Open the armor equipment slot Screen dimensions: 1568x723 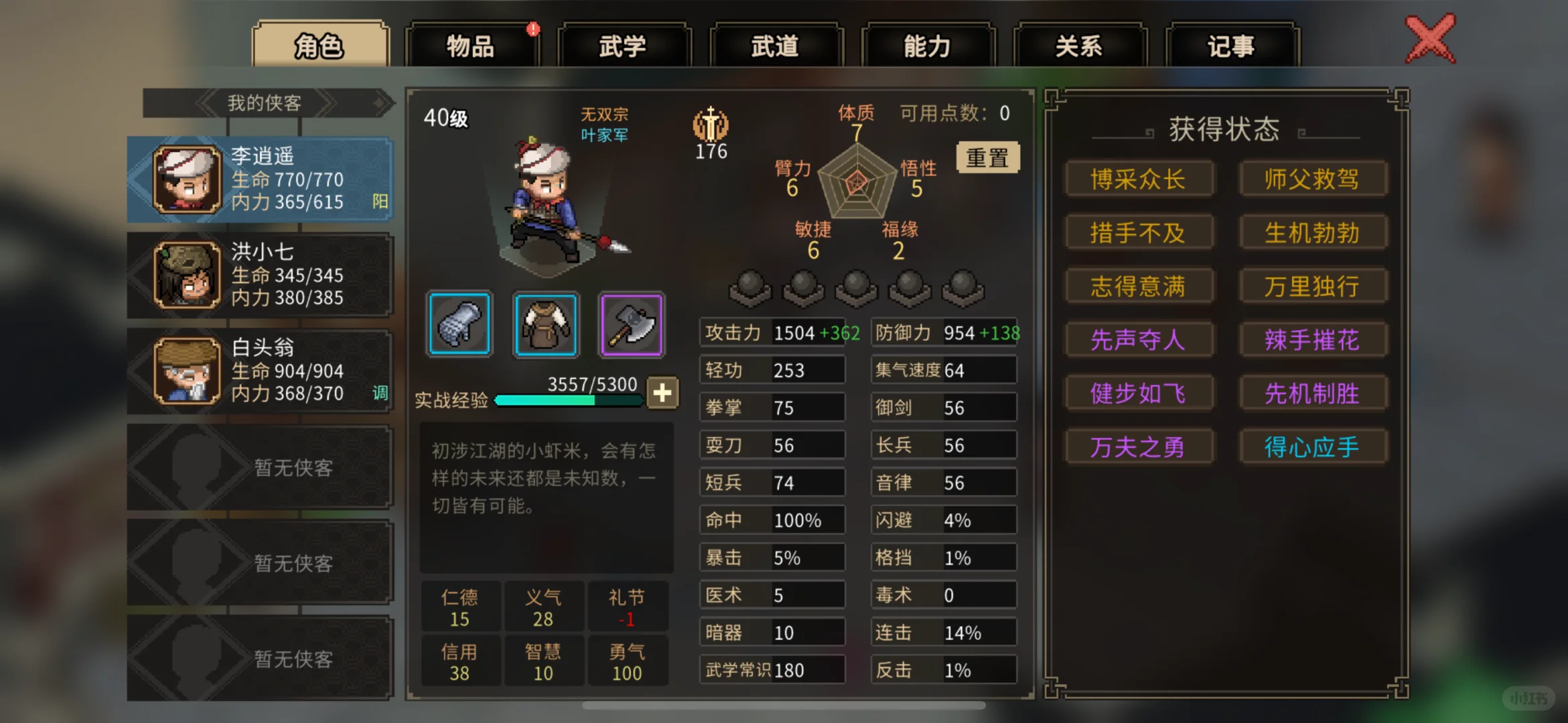pos(545,325)
